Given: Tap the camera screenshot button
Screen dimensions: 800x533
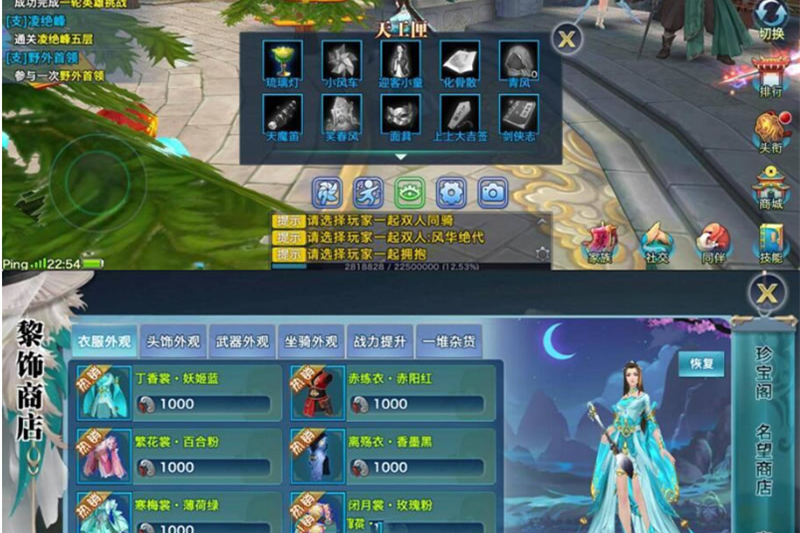Looking at the screenshot, I should [492, 192].
